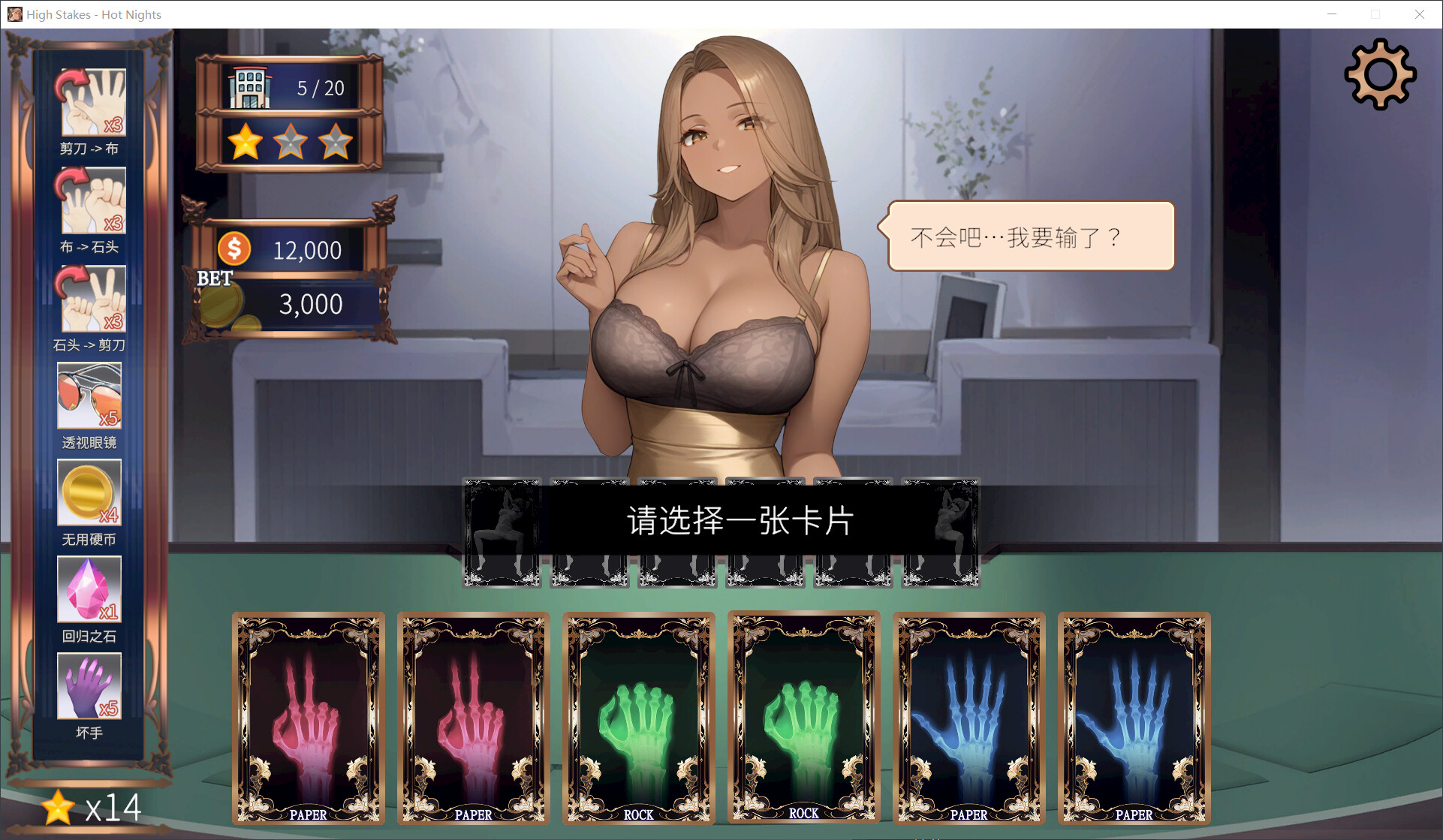Use the 剪刀 -> 布 conversion item
This screenshot has height=840, width=1443.
click(x=90, y=103)
